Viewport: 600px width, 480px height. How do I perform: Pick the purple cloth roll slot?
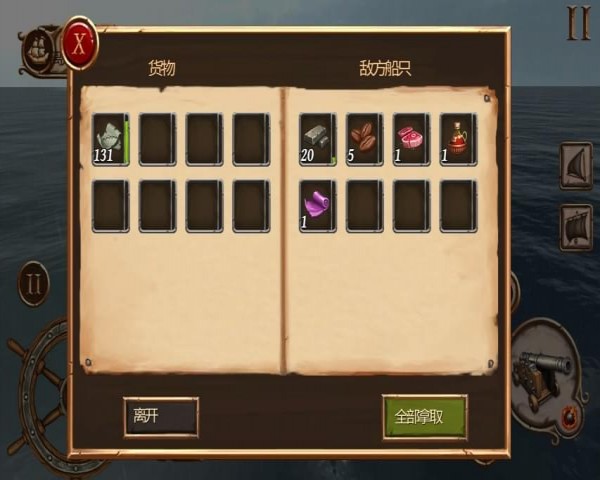coord(317,205)
